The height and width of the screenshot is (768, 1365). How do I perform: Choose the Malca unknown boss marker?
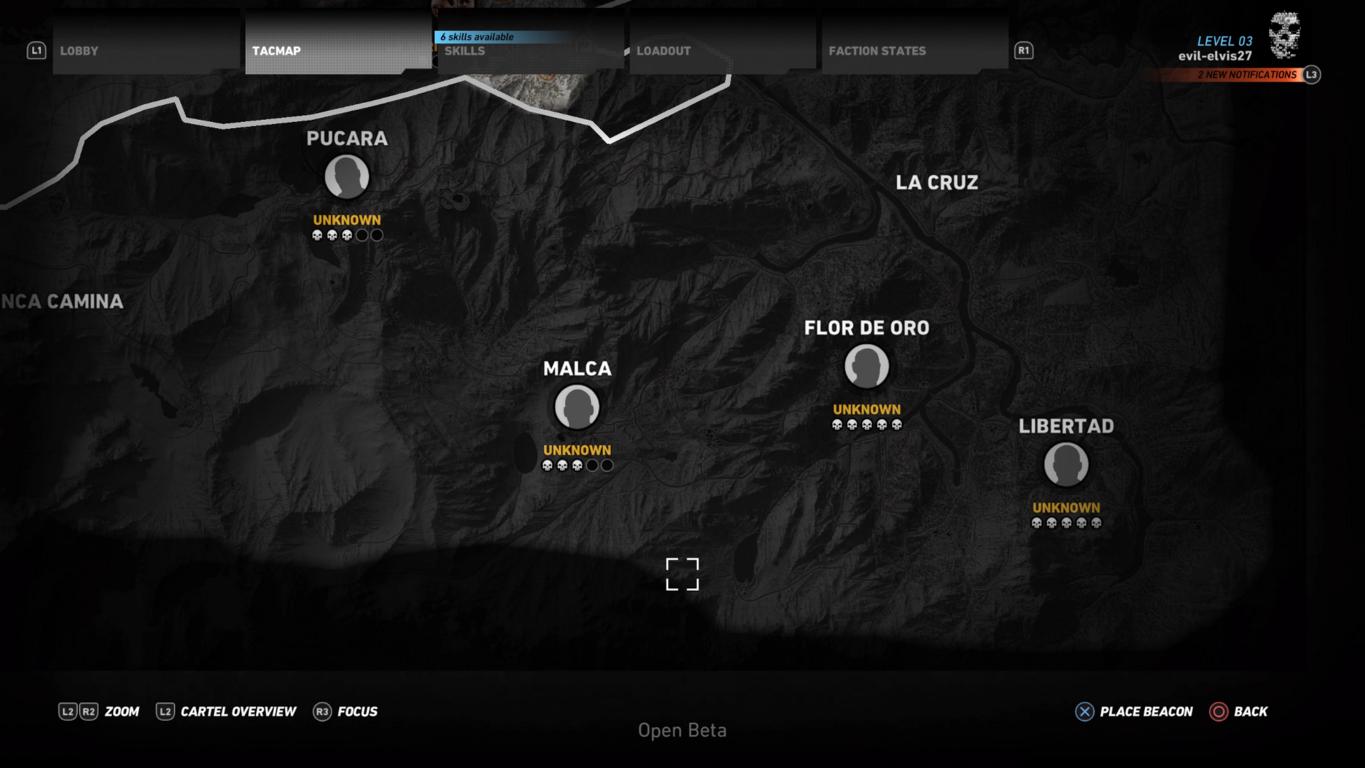pos(577,407)
